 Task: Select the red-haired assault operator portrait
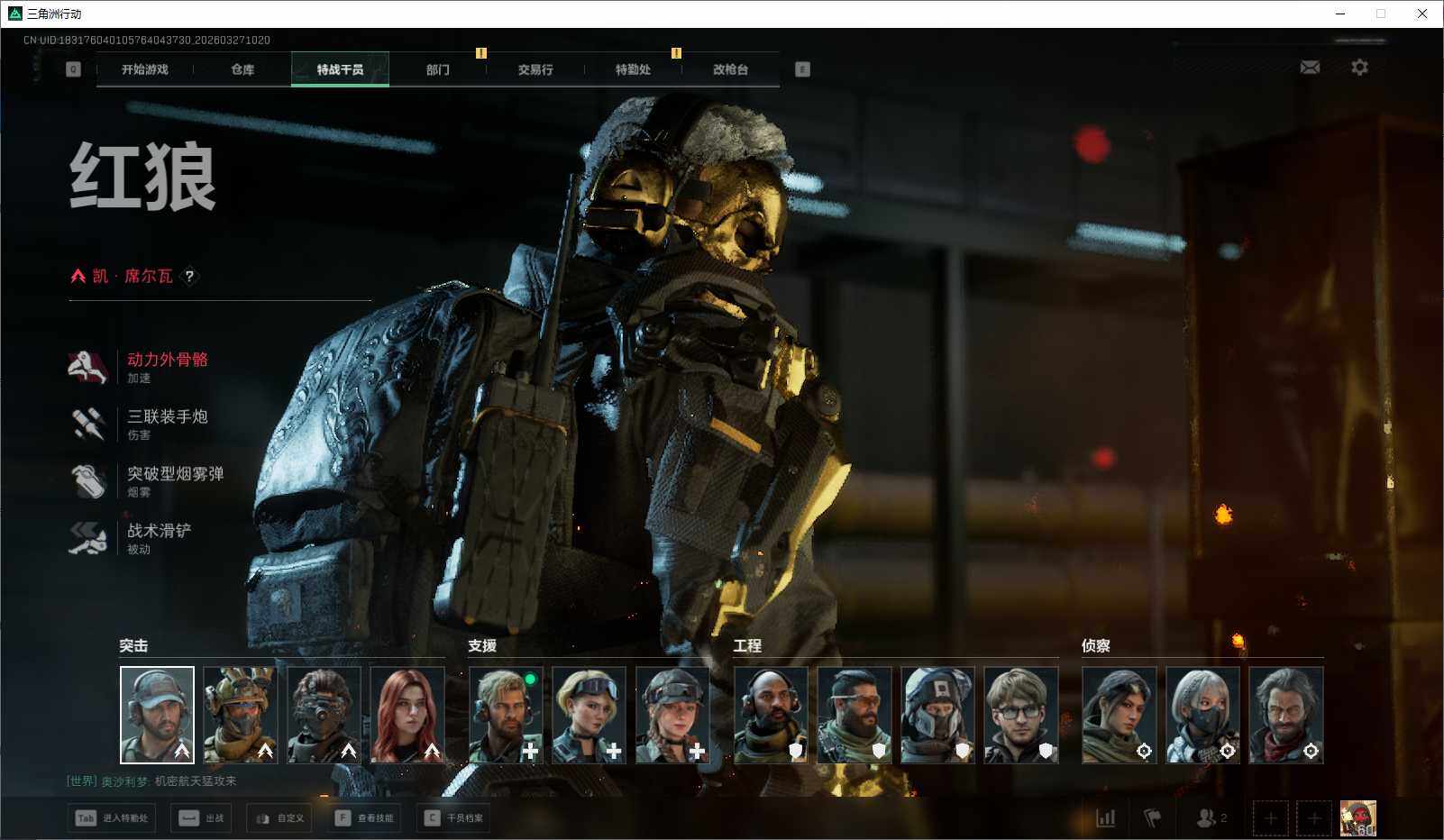click(407, 715)
